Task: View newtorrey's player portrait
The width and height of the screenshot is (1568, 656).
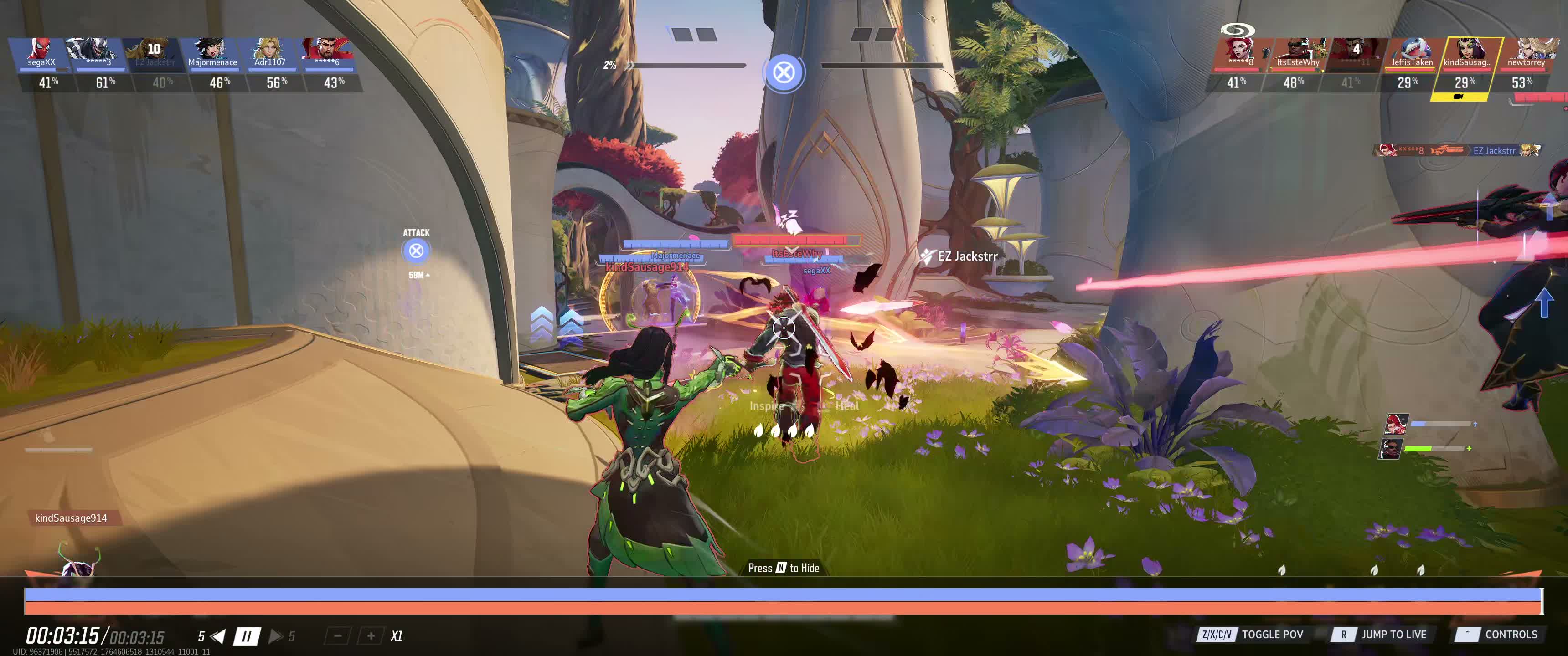Action: pyautogui.click(x=1526, y=53)
